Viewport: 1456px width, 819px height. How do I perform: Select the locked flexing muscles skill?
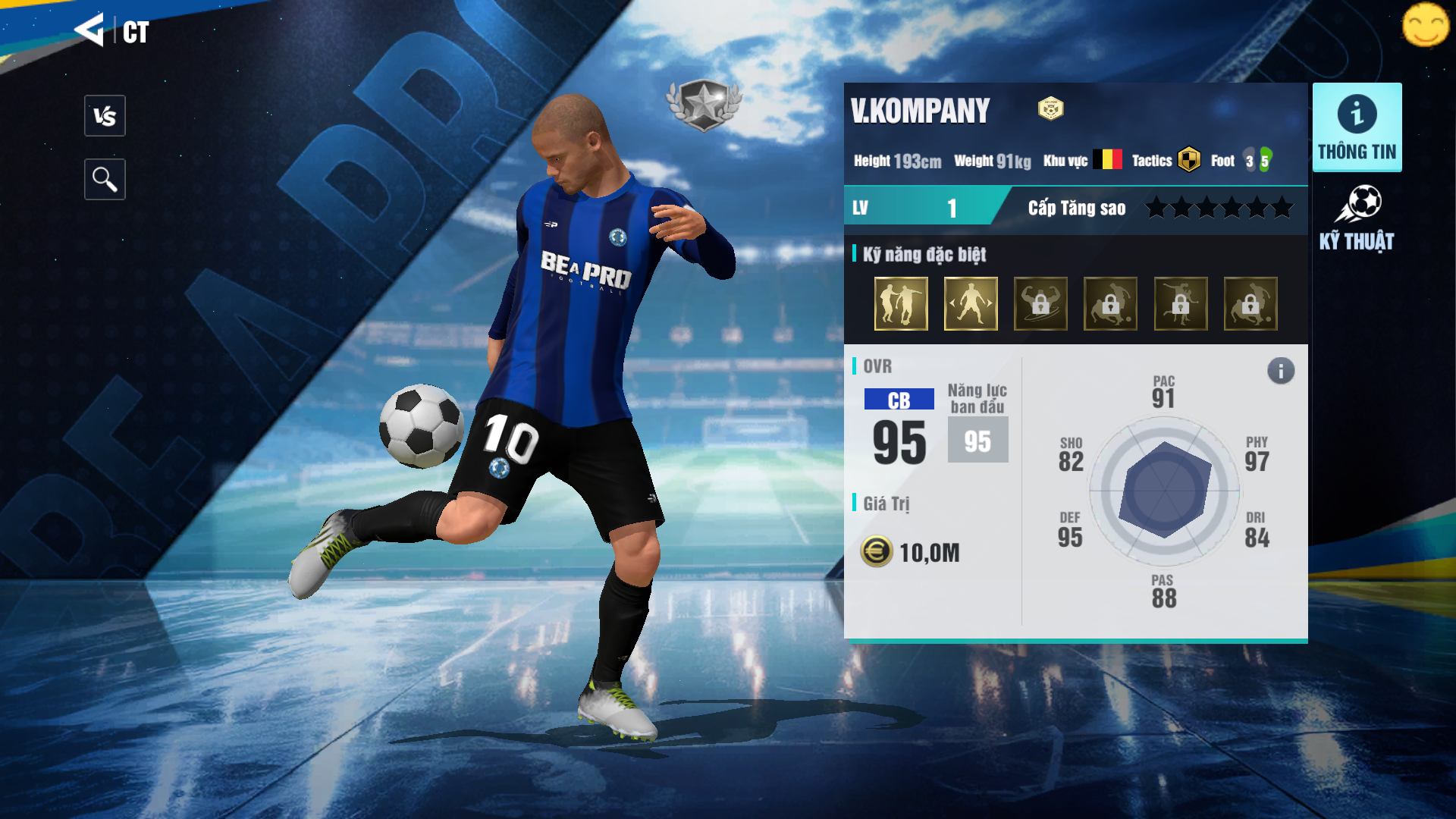(1040, 303)
